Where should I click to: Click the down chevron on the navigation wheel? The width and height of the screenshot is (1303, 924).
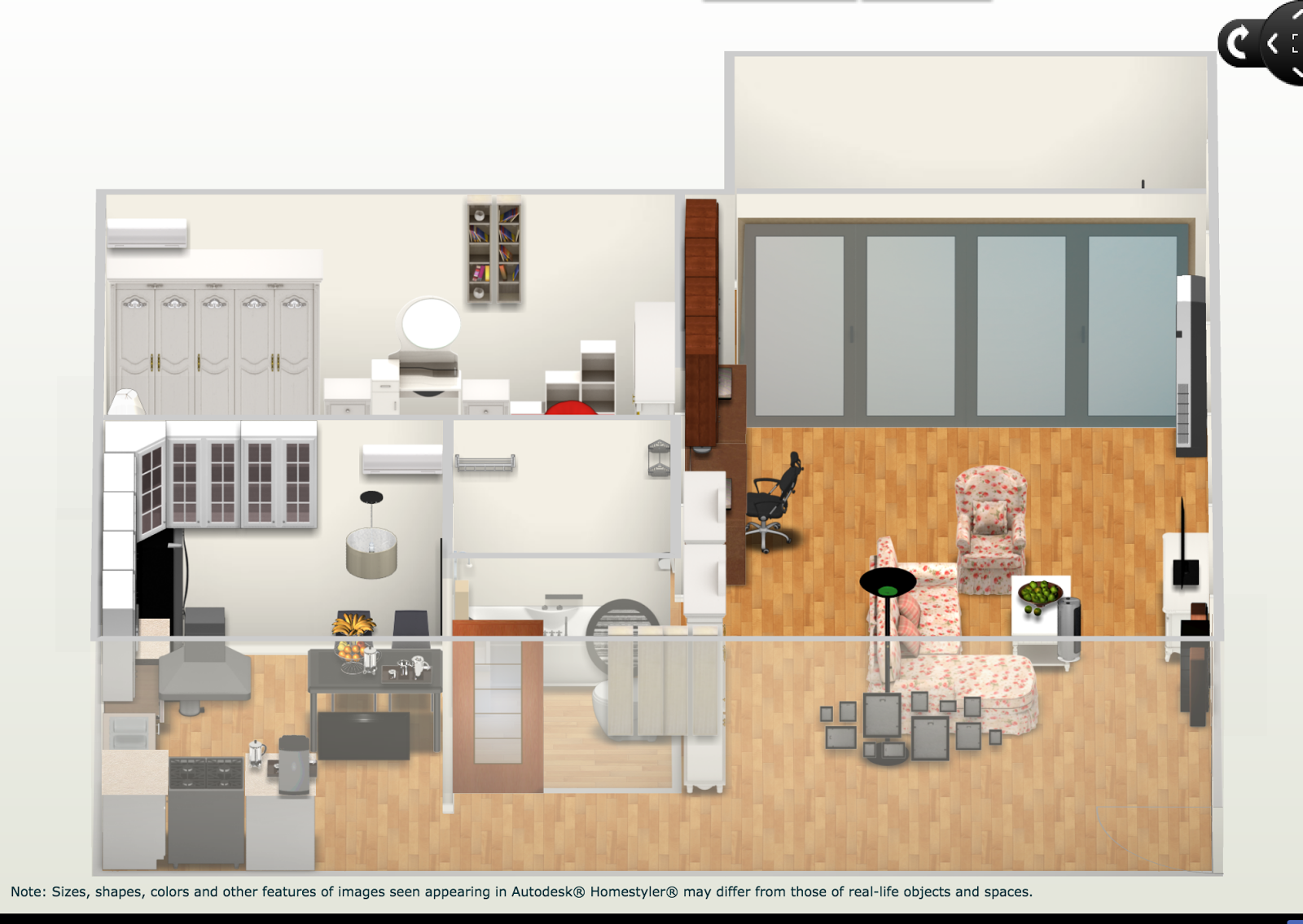pyautogui.click(x=1296, y=72)
